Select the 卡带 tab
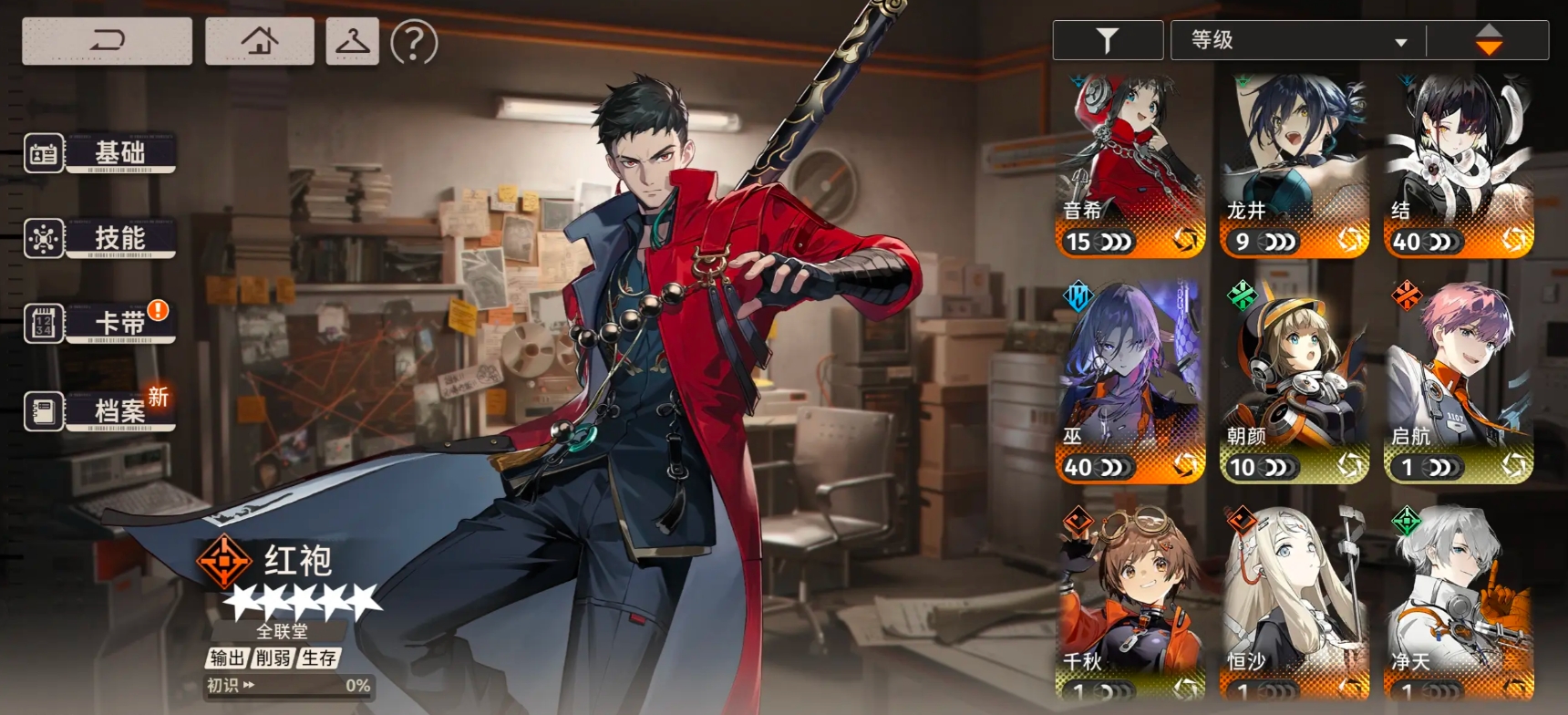Image resolution: width=1568 pixels, height=715 pixels. pos(100,323)
